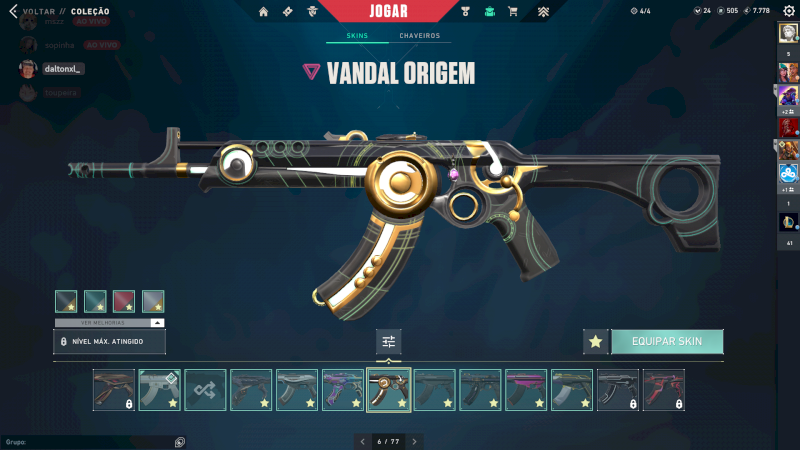Click the JOGAR play button
The width and height of the screenshot is (800, 450).
[x=389, y=11]
